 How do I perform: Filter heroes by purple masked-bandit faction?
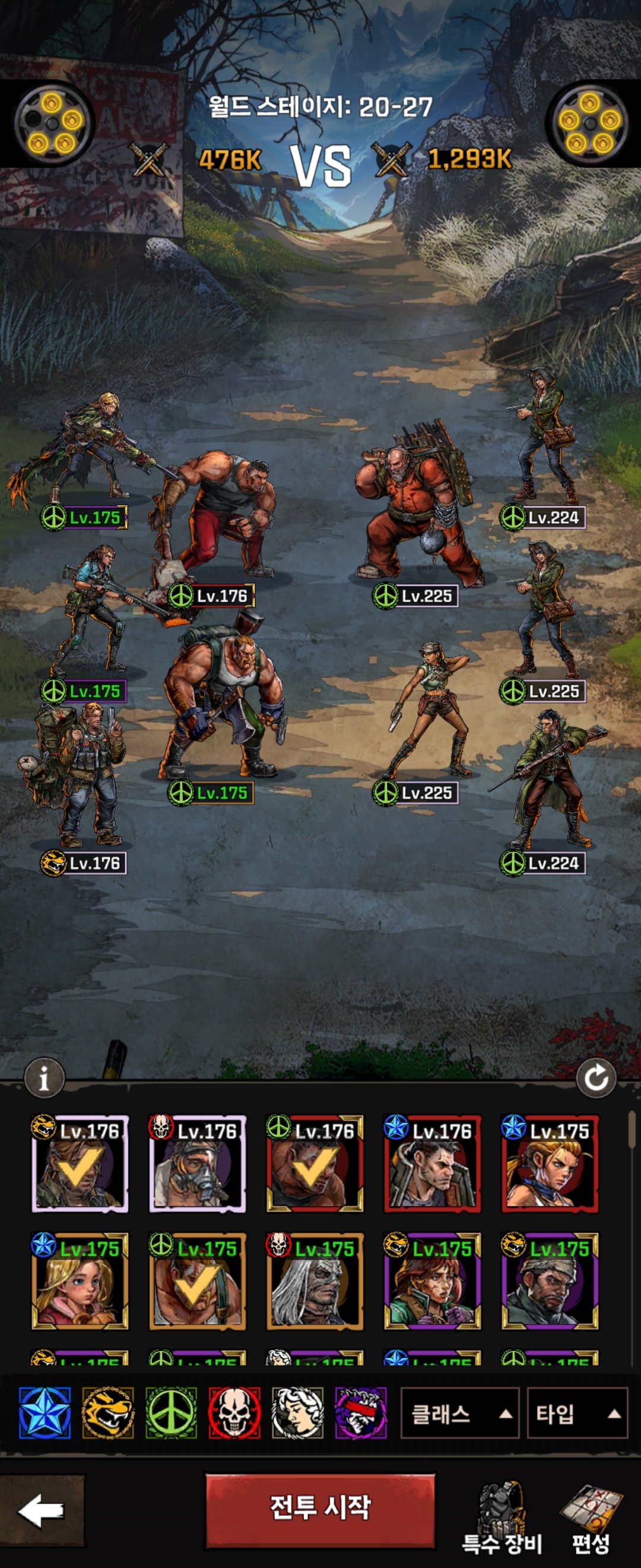click(x=361, y=1414)
